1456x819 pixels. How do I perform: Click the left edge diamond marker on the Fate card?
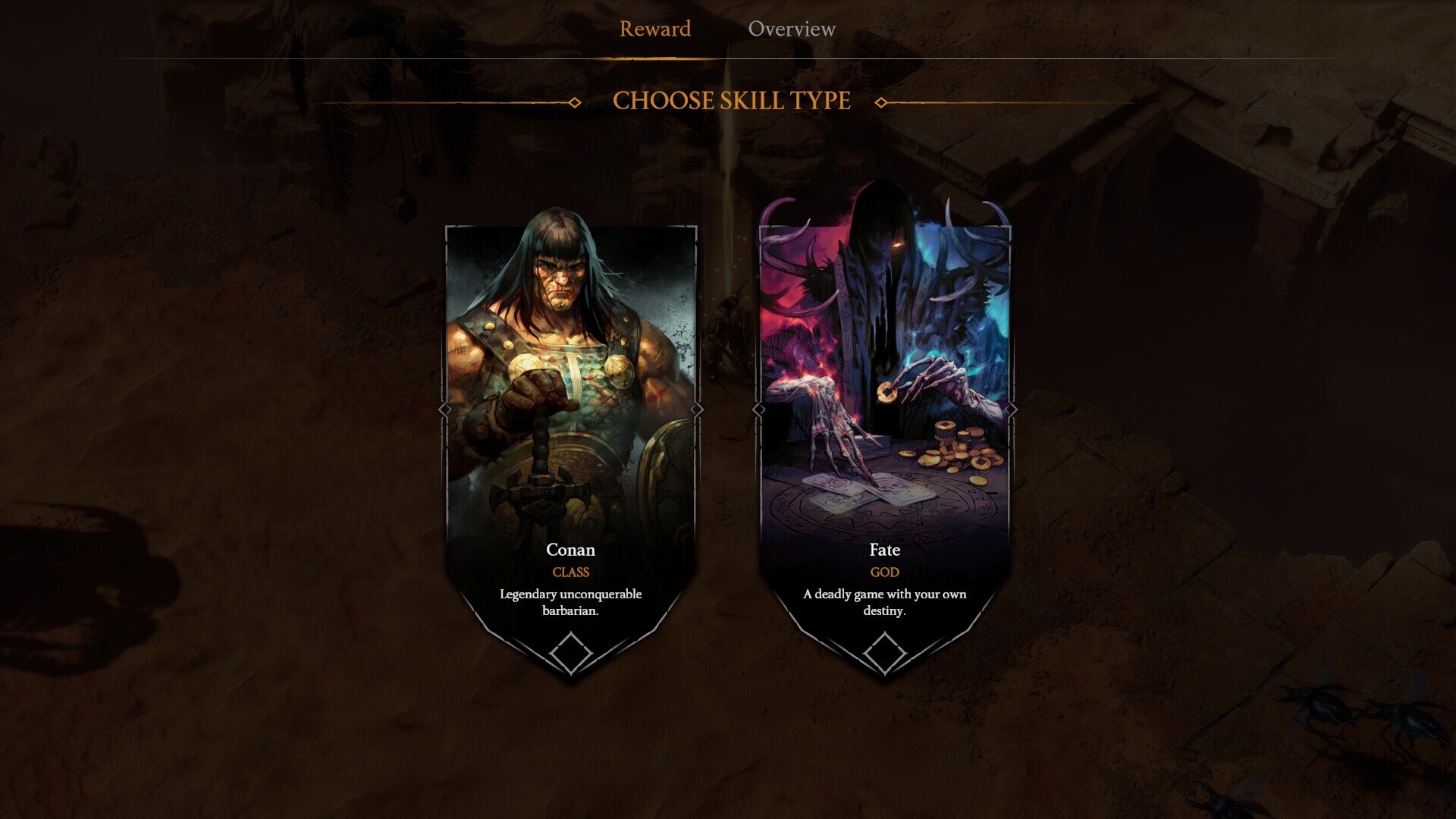point(758,410)
